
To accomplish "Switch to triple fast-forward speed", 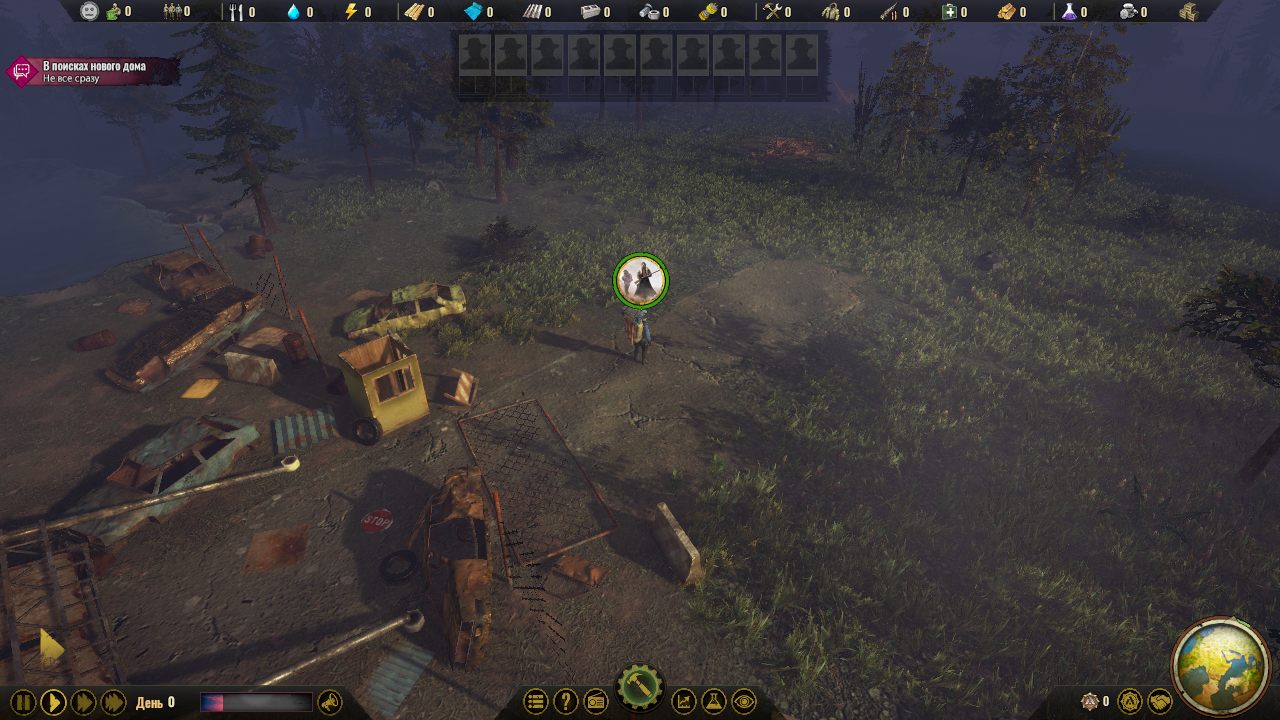I will click(x=113, y=702).
